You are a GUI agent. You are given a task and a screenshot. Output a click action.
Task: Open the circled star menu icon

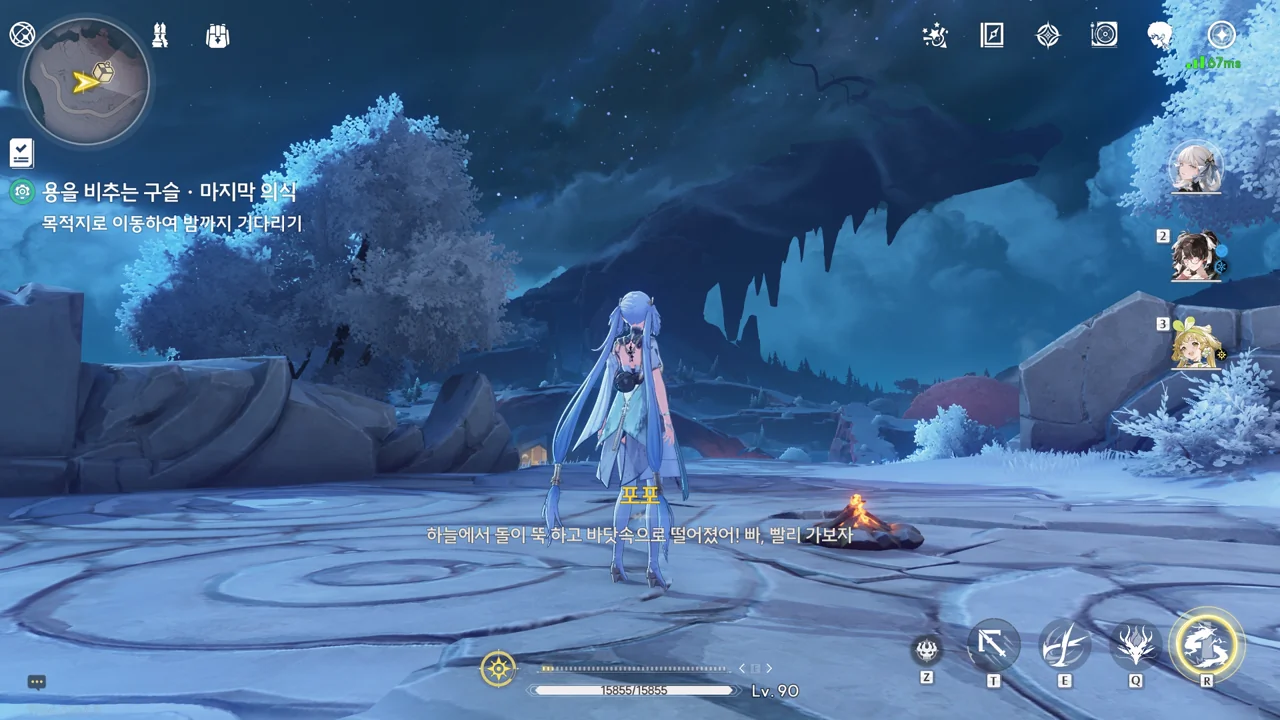1221,35
